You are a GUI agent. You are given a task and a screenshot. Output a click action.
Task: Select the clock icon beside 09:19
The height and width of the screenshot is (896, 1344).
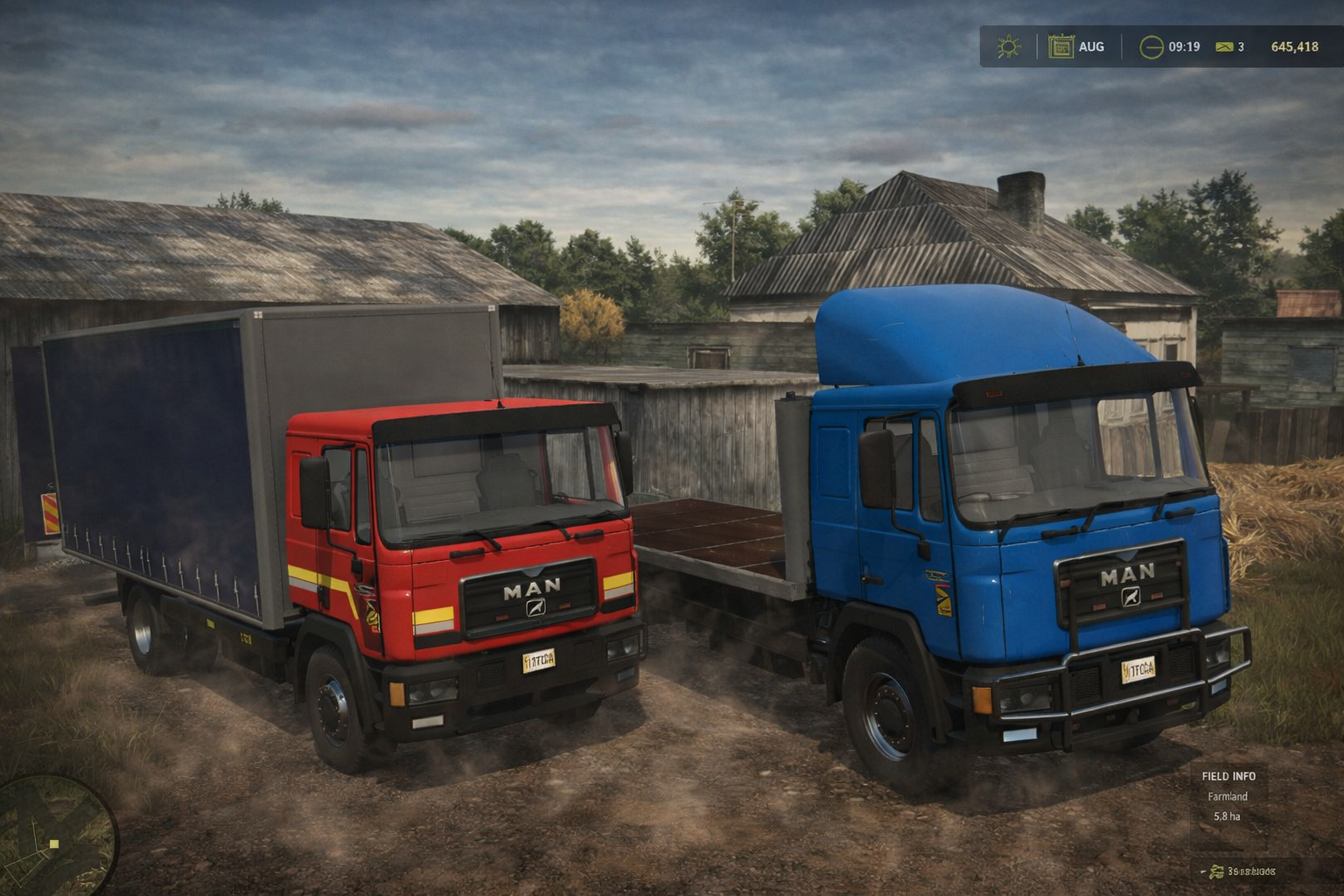[x=1151, y=46]
